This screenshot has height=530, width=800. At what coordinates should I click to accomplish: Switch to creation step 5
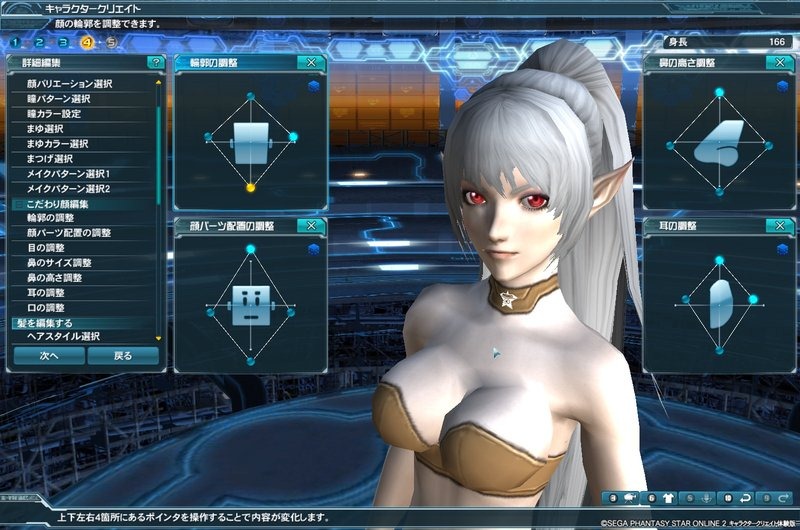tap(110, 43)
